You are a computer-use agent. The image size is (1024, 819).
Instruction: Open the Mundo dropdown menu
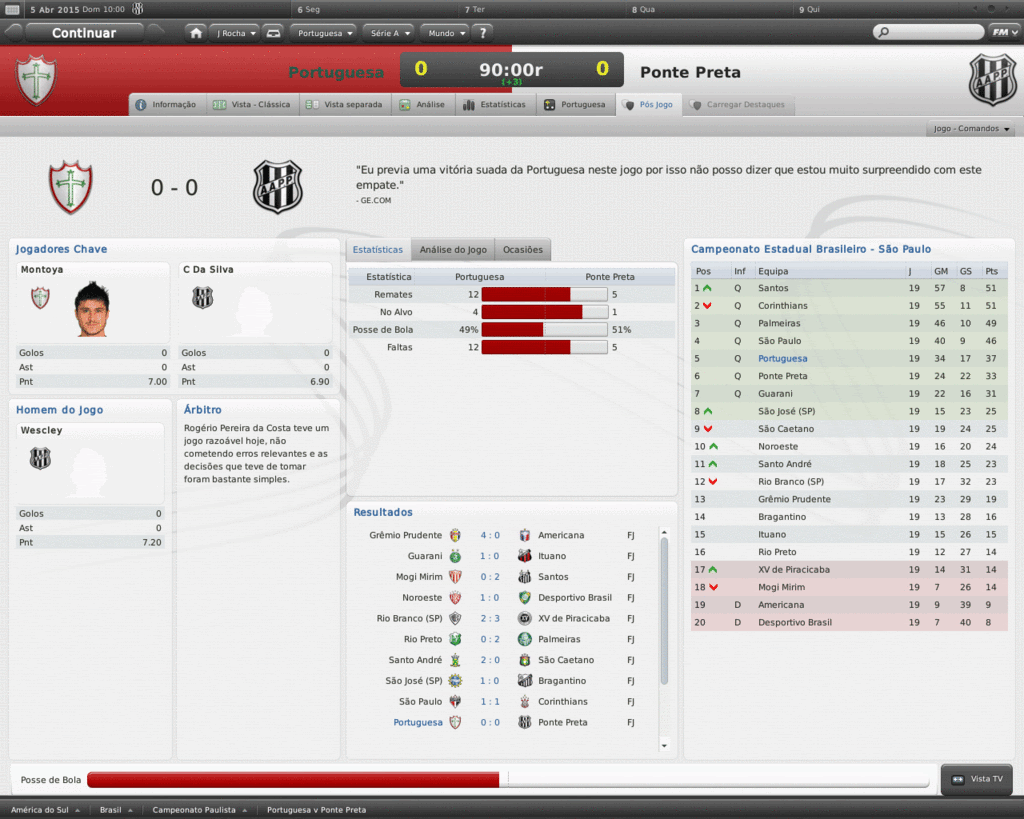coord(445,33)
